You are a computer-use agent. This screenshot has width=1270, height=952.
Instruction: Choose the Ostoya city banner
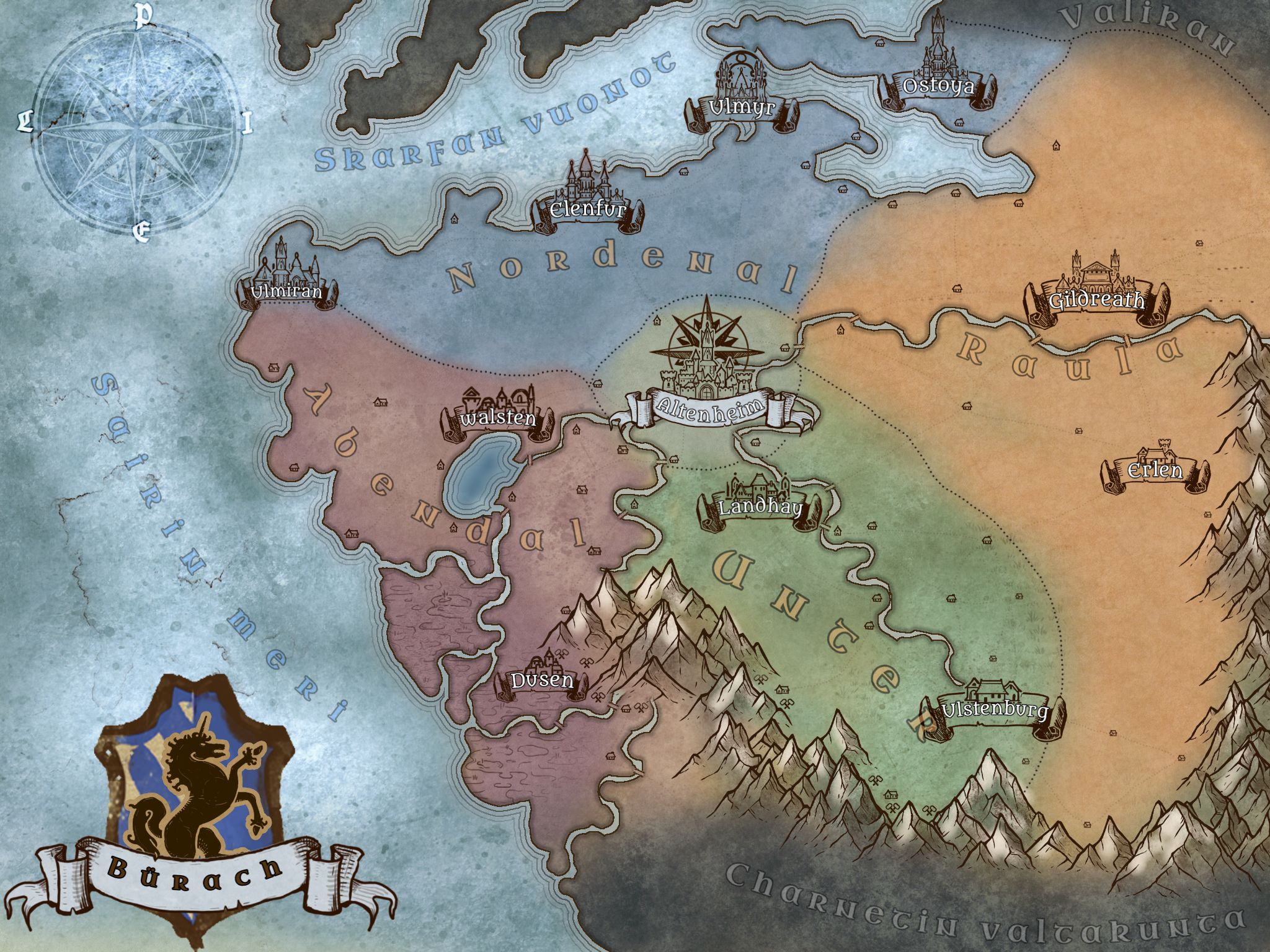point(938,86)
